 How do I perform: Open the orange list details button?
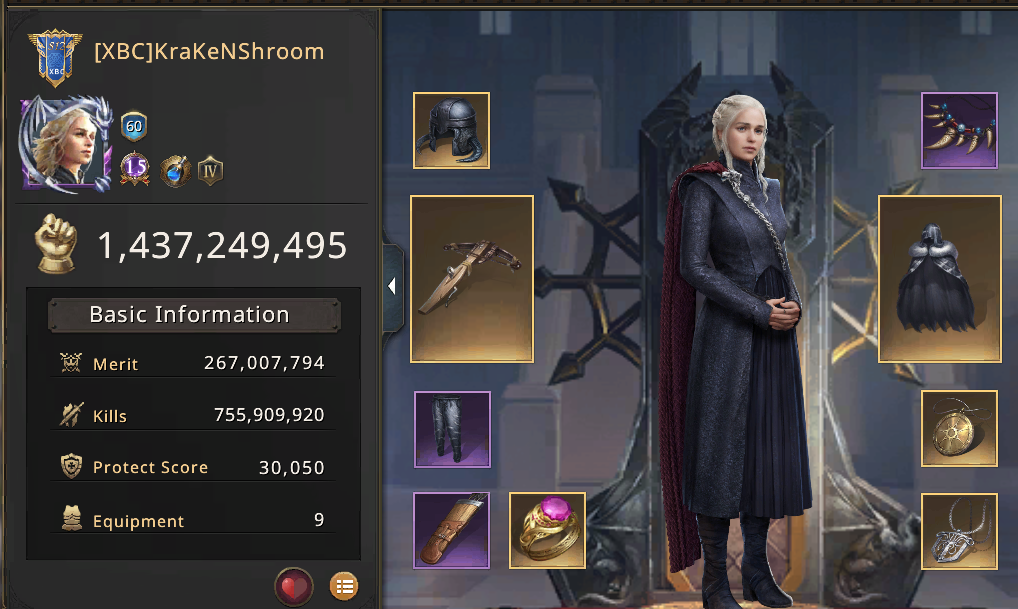pos(343,586)
